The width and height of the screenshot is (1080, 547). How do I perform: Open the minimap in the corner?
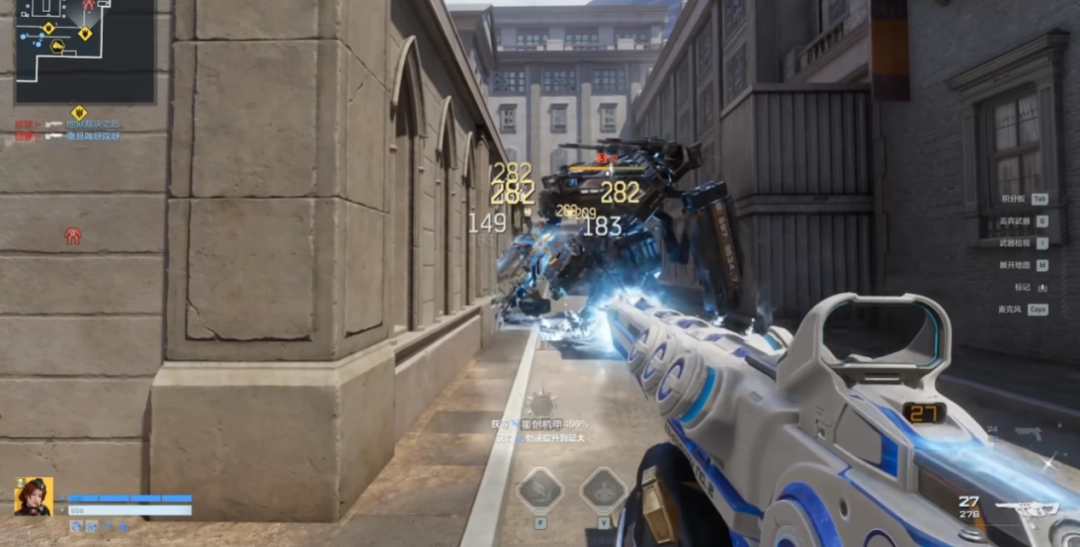pyautogui.click(x=84, y=50)
